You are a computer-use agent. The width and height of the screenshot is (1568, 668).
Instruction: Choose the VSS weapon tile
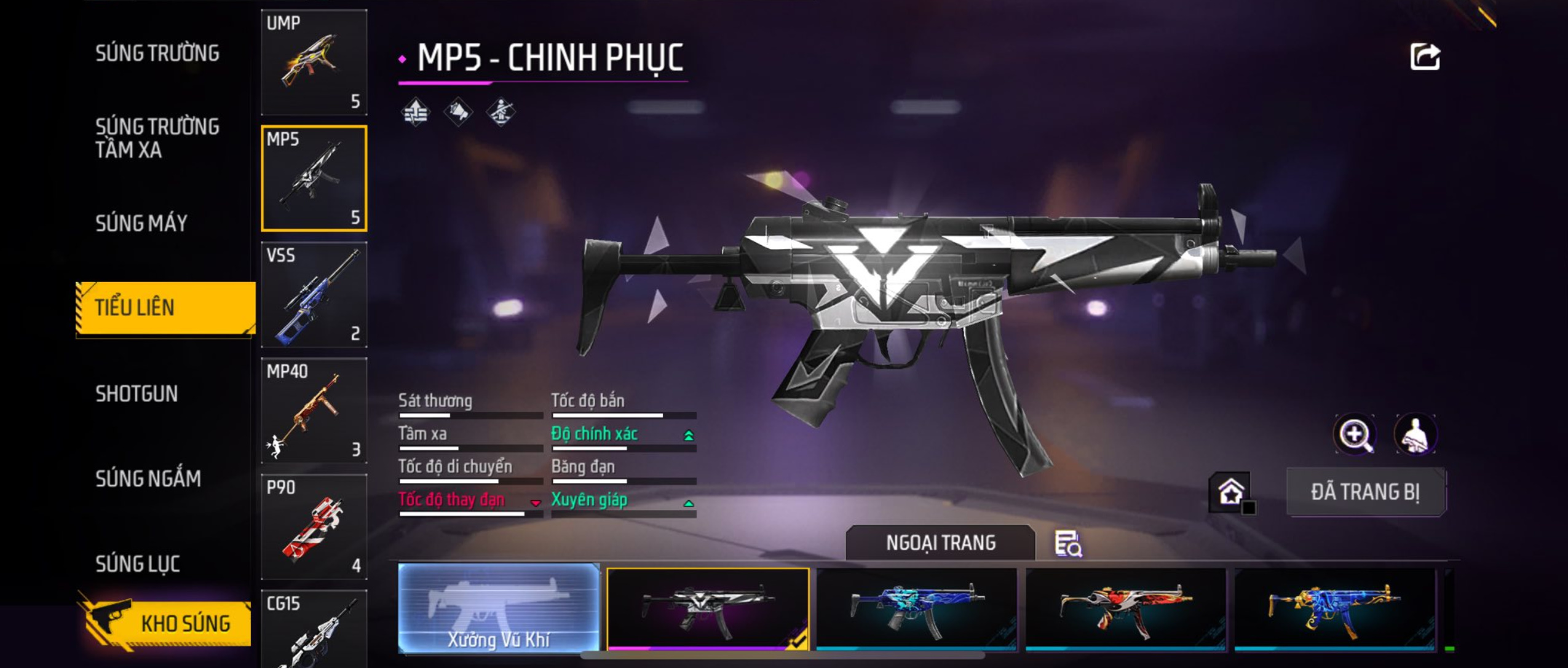tap(314, 294)
